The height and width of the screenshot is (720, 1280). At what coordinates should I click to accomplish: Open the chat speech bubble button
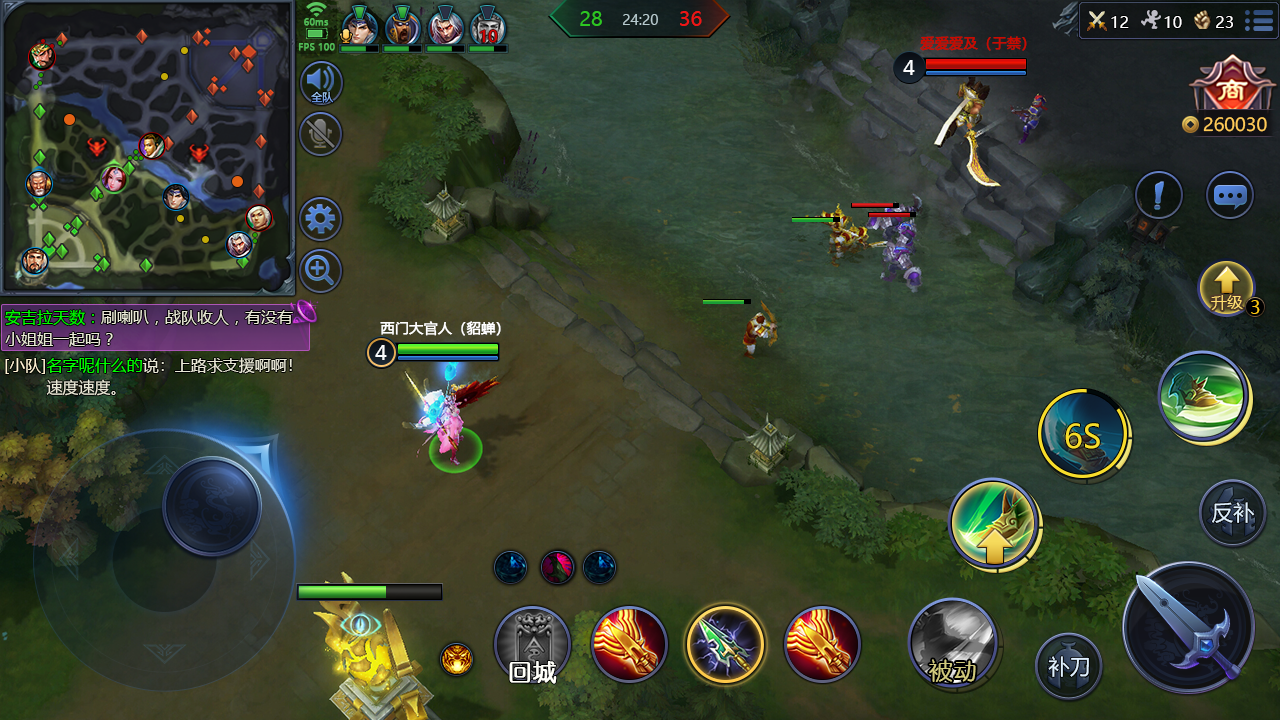point(1229,195)
